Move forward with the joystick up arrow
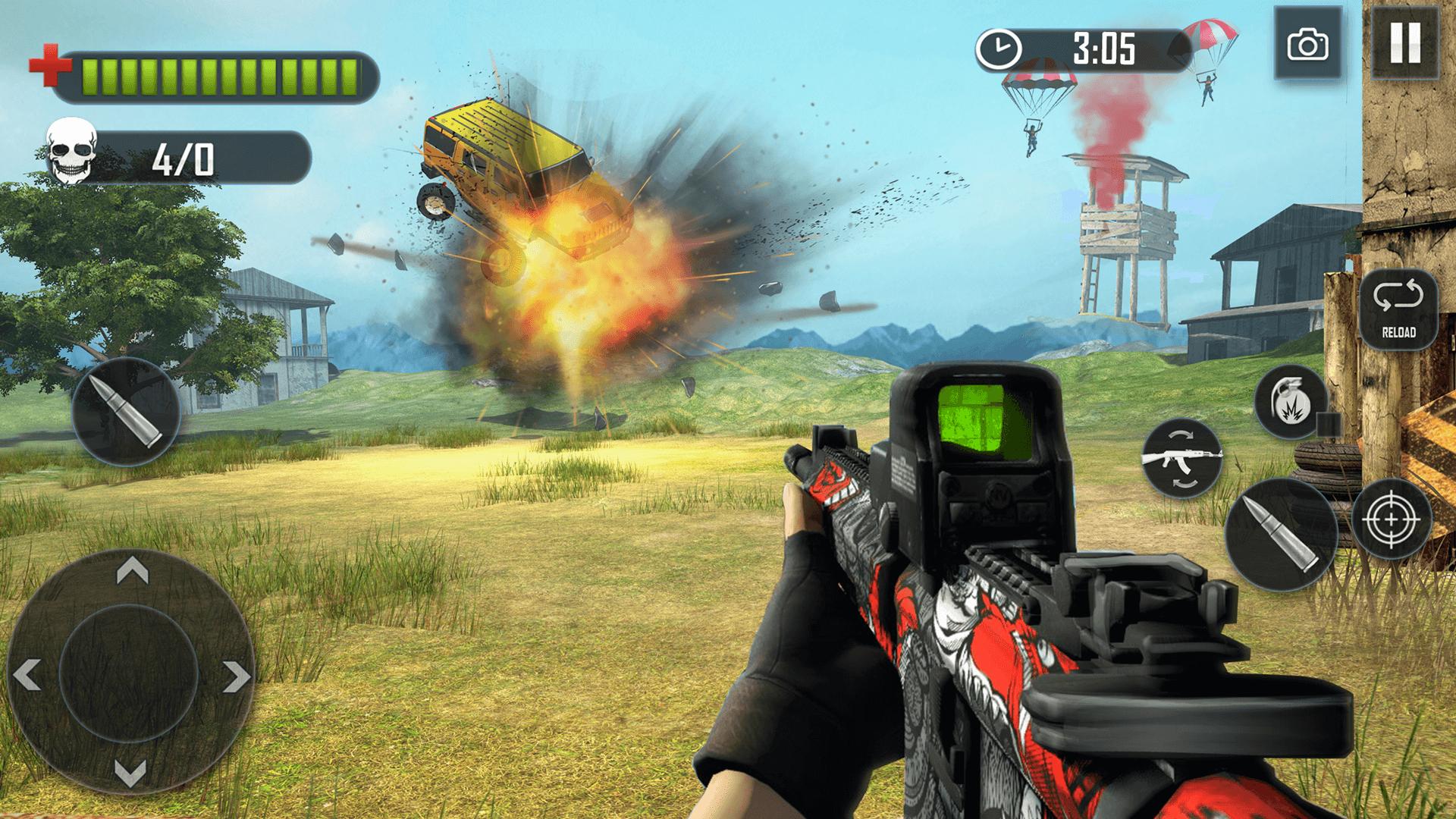1456x819 pixels. point(131,570)
